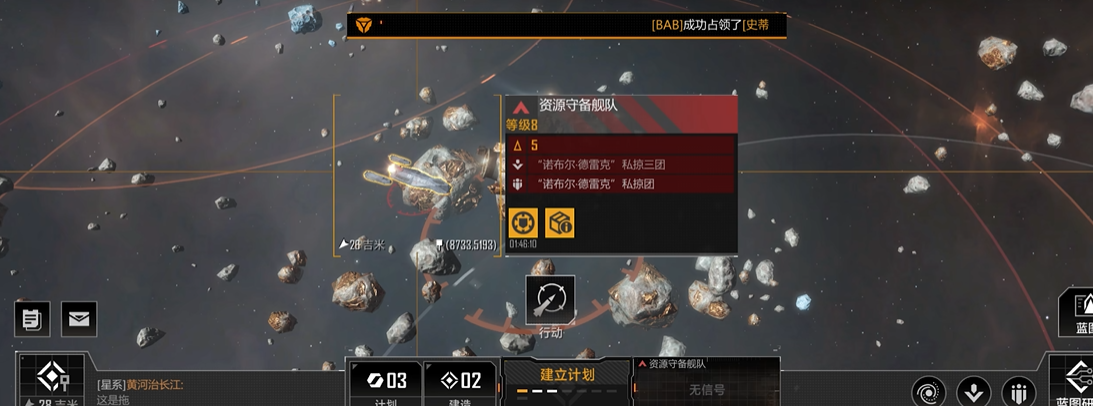The width and height of the screenshot is (1093, 406).
Task: Click the base location icon at bottom left
Action: [52, 379]
